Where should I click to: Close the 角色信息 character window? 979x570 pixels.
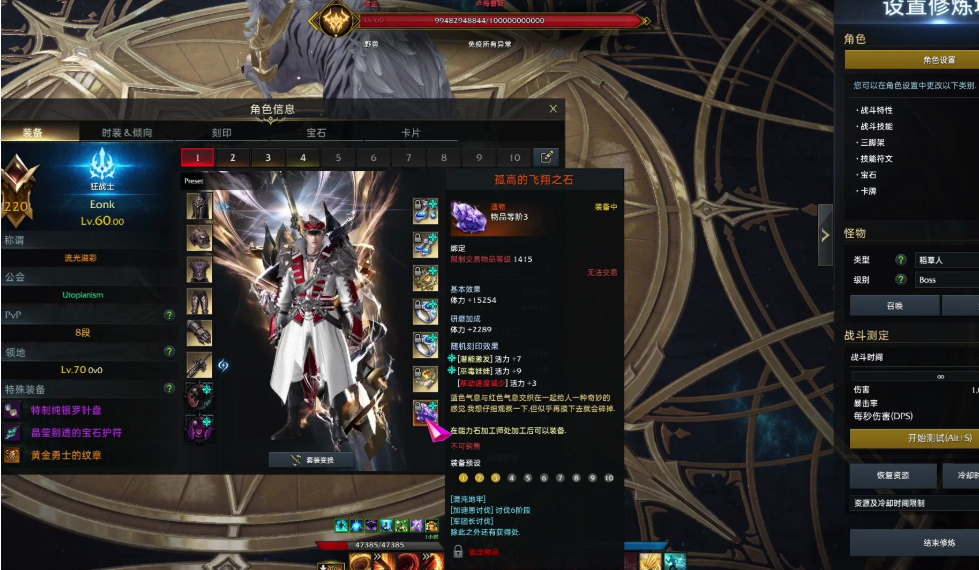click(553, 109)
